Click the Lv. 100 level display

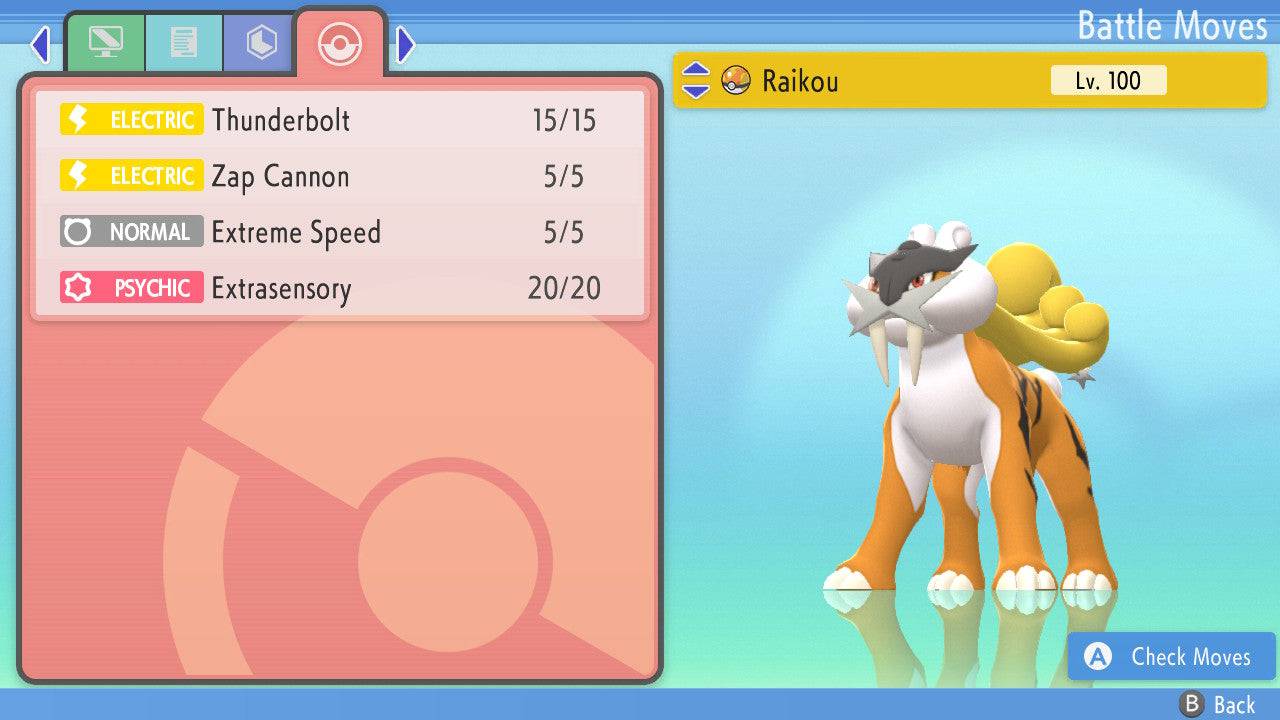[x=1108, y=81]
